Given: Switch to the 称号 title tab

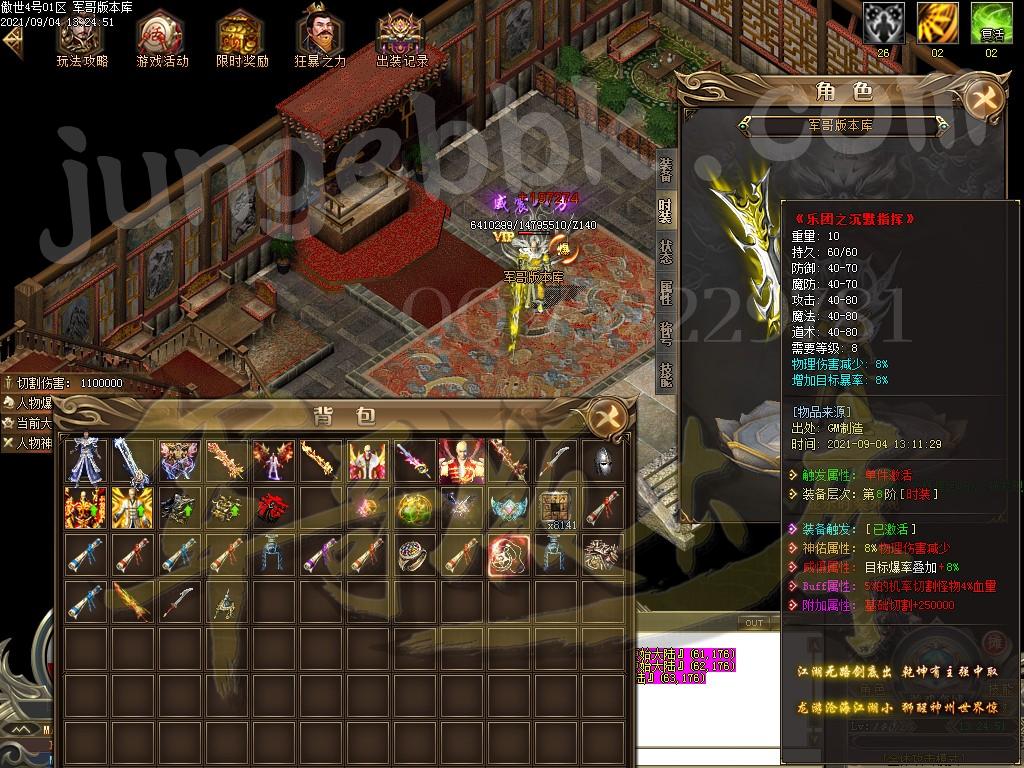Looking at the screenshot, I should click(666, 333).
